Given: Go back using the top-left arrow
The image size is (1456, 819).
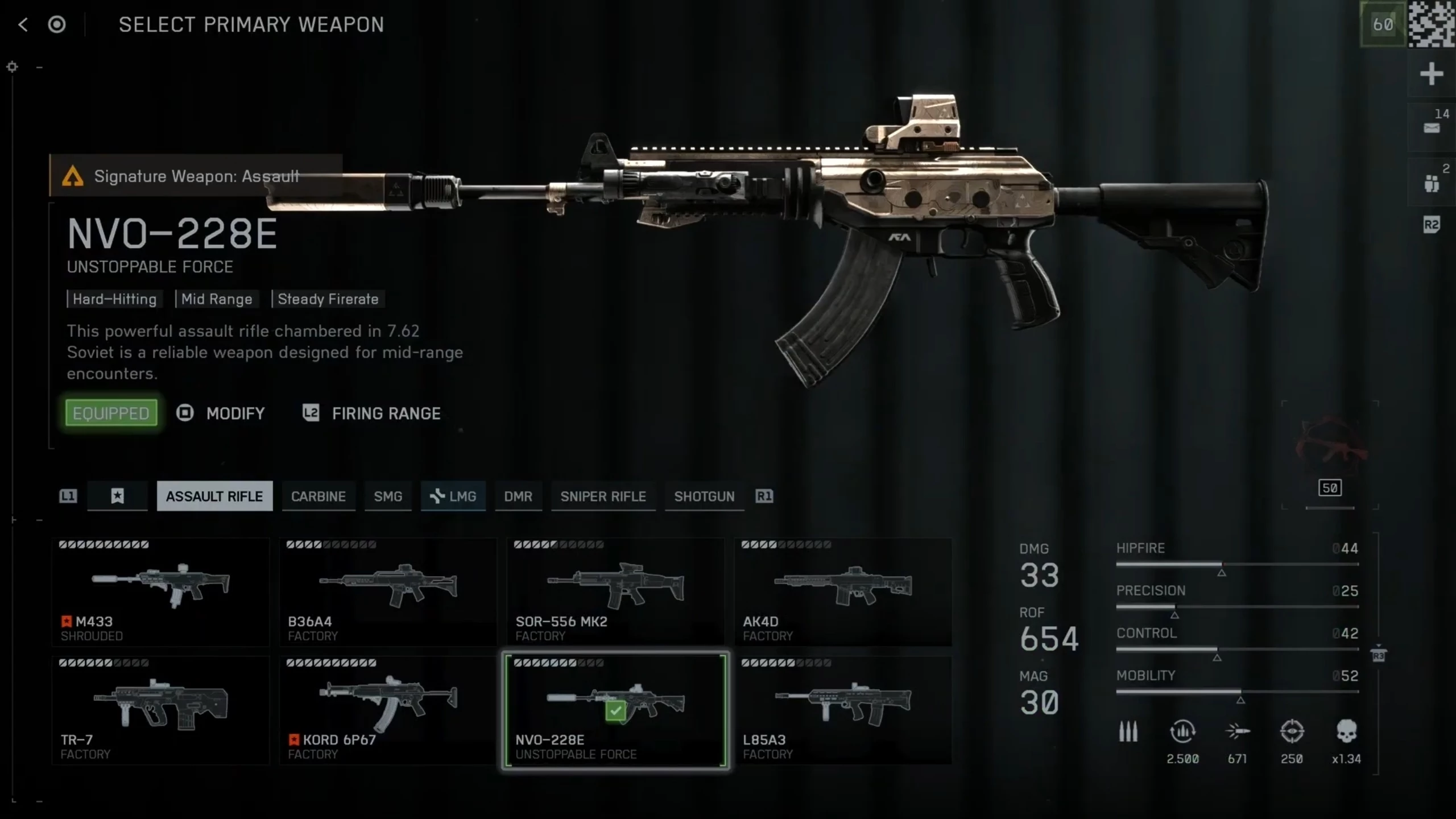Looking at the screenshot, I should click(x=23, y=24).
